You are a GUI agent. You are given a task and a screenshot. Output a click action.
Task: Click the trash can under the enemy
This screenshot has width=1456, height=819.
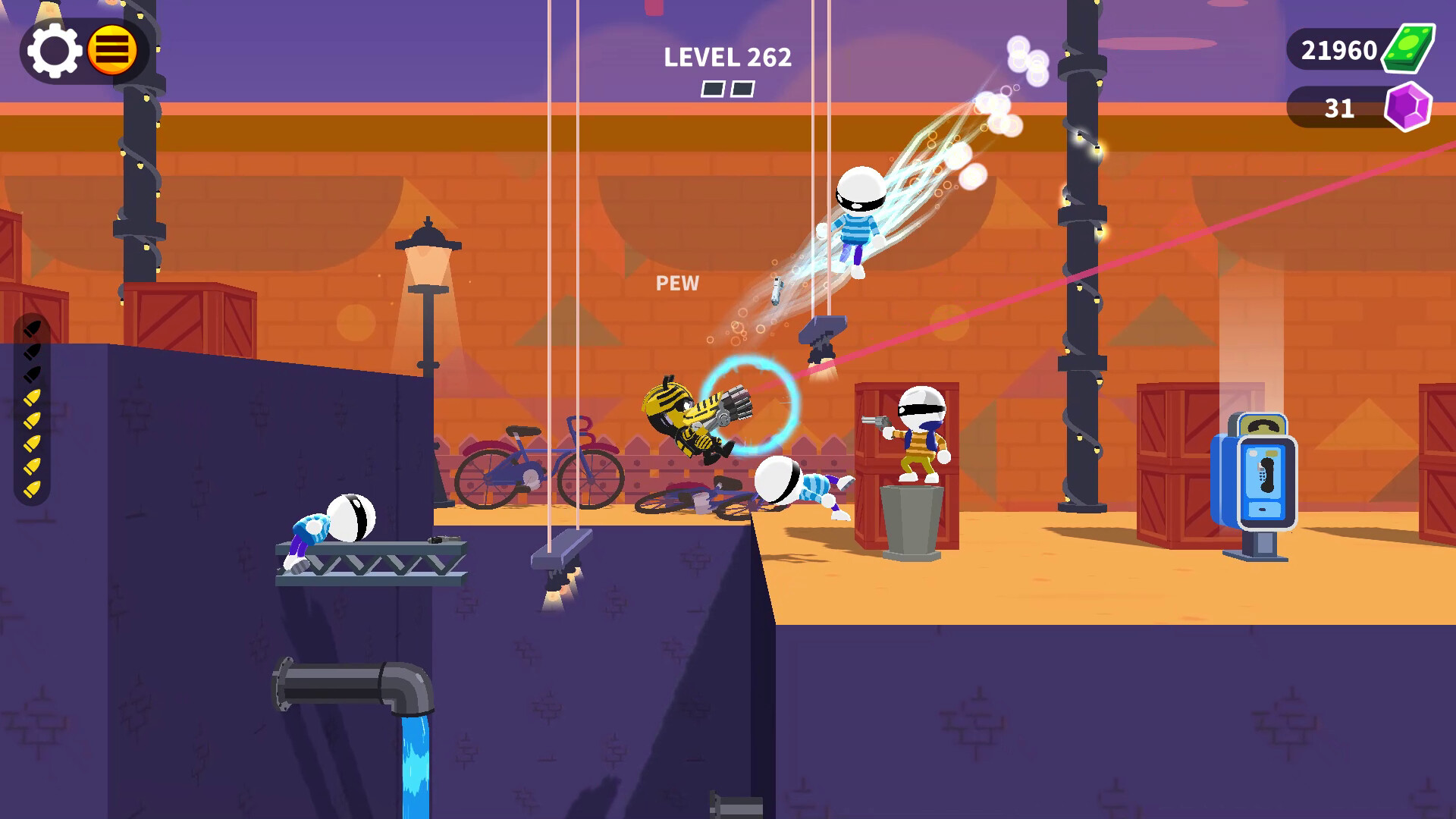pyautogui.click(x=912, y=523)
